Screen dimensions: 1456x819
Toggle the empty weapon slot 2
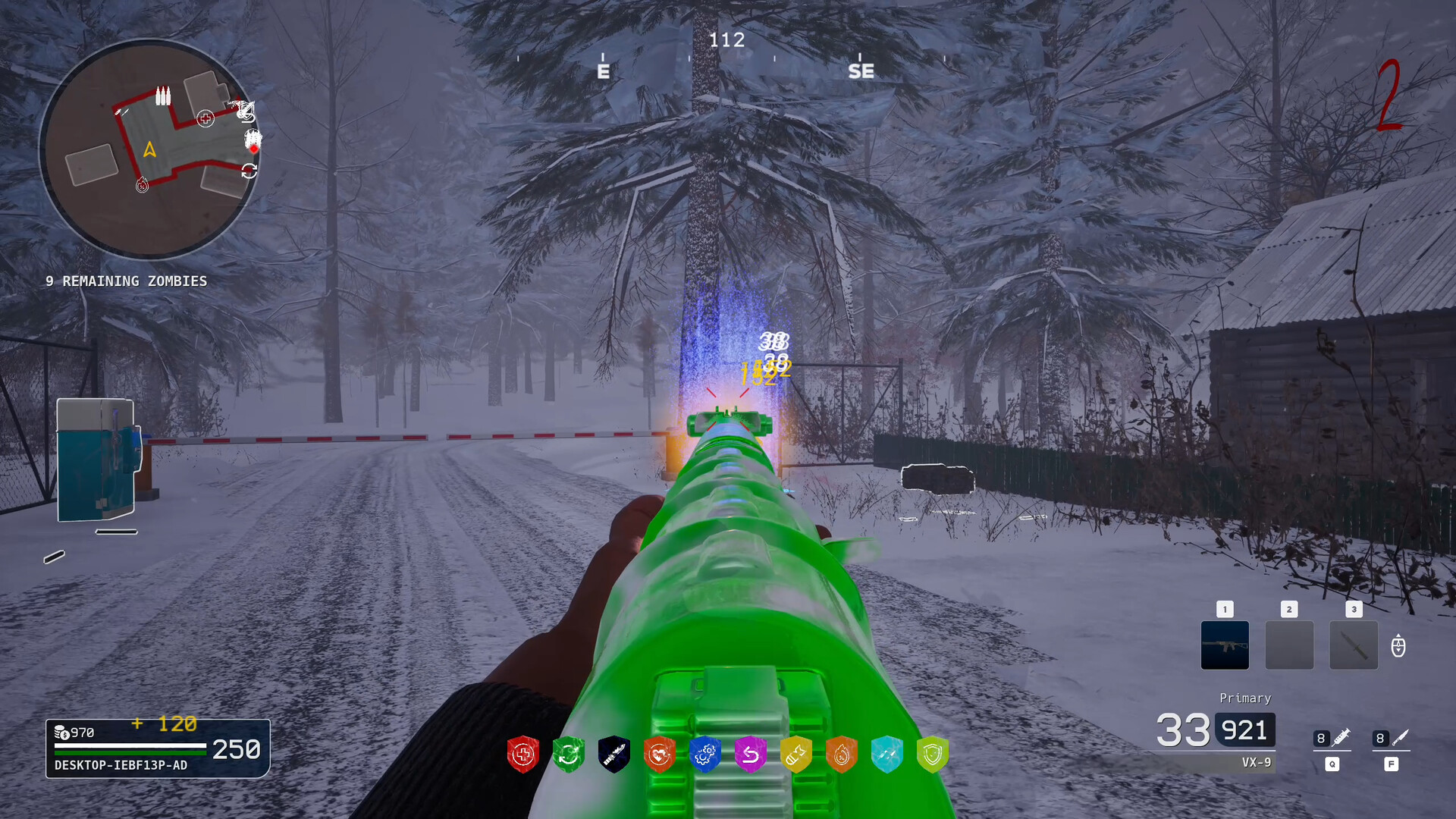(1289, 645)
